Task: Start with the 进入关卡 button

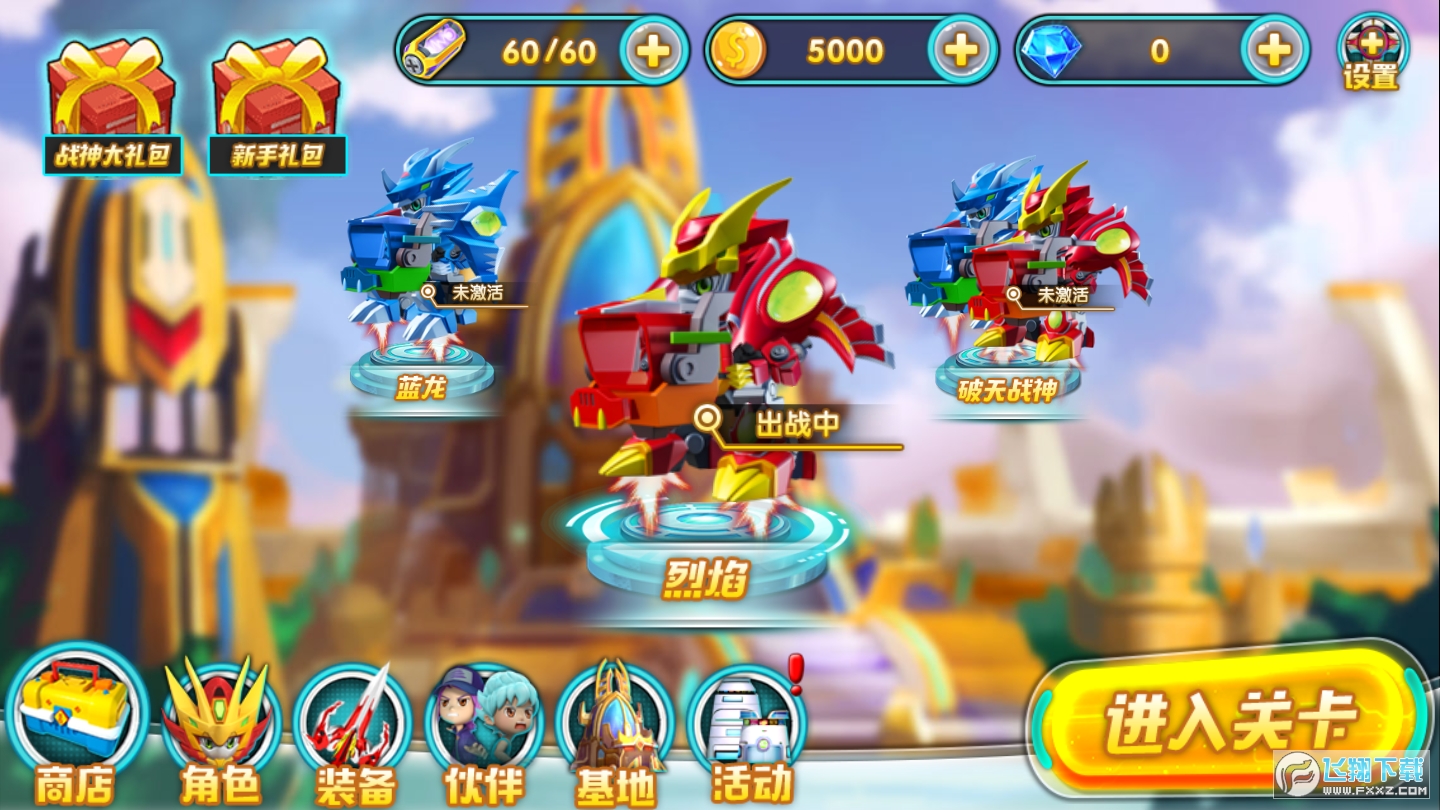Action: pos(1230,718)
